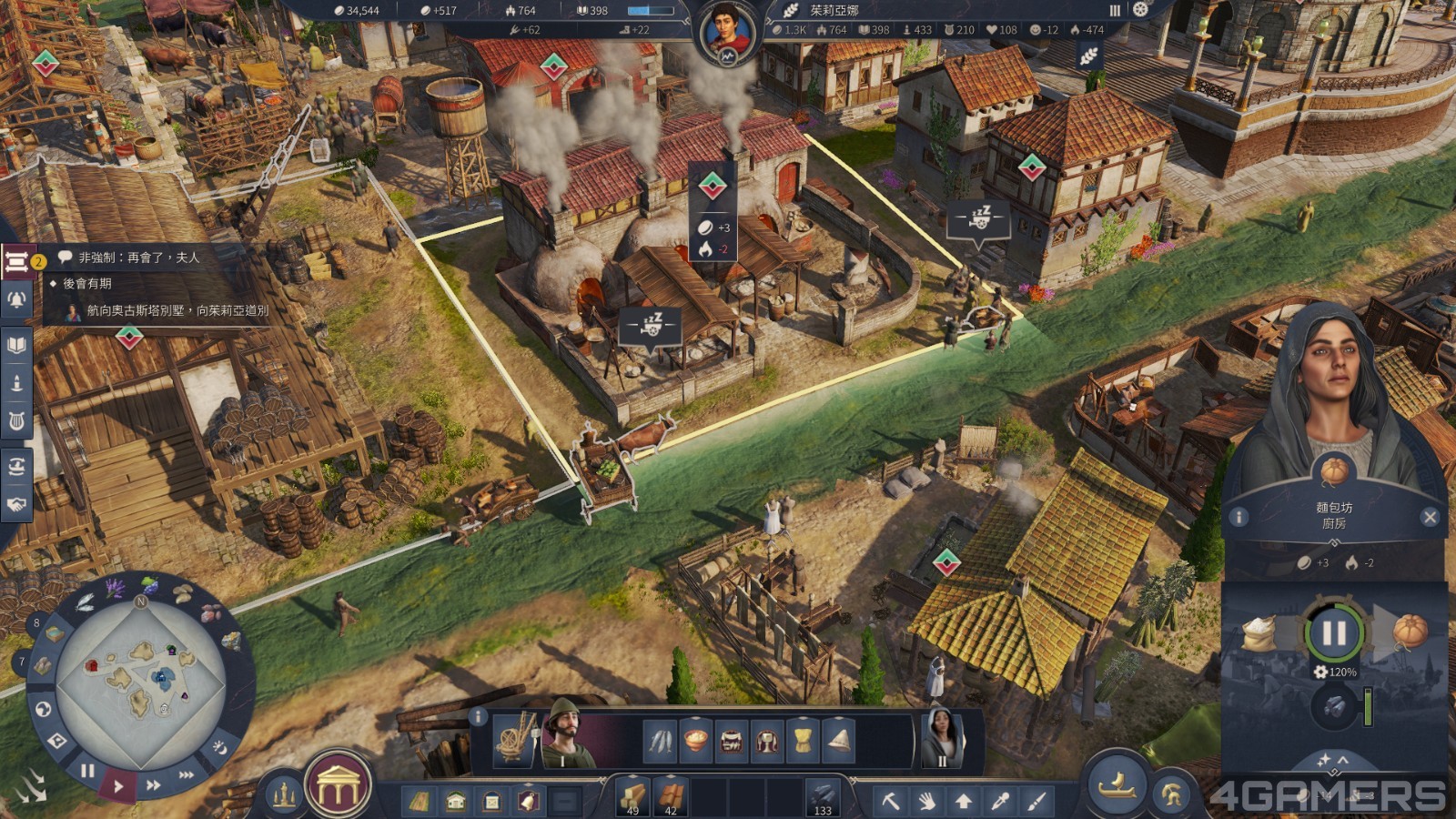Open the golden temple build menu
This screenshot has width=1456, height=819.
[x=338, y=784]
